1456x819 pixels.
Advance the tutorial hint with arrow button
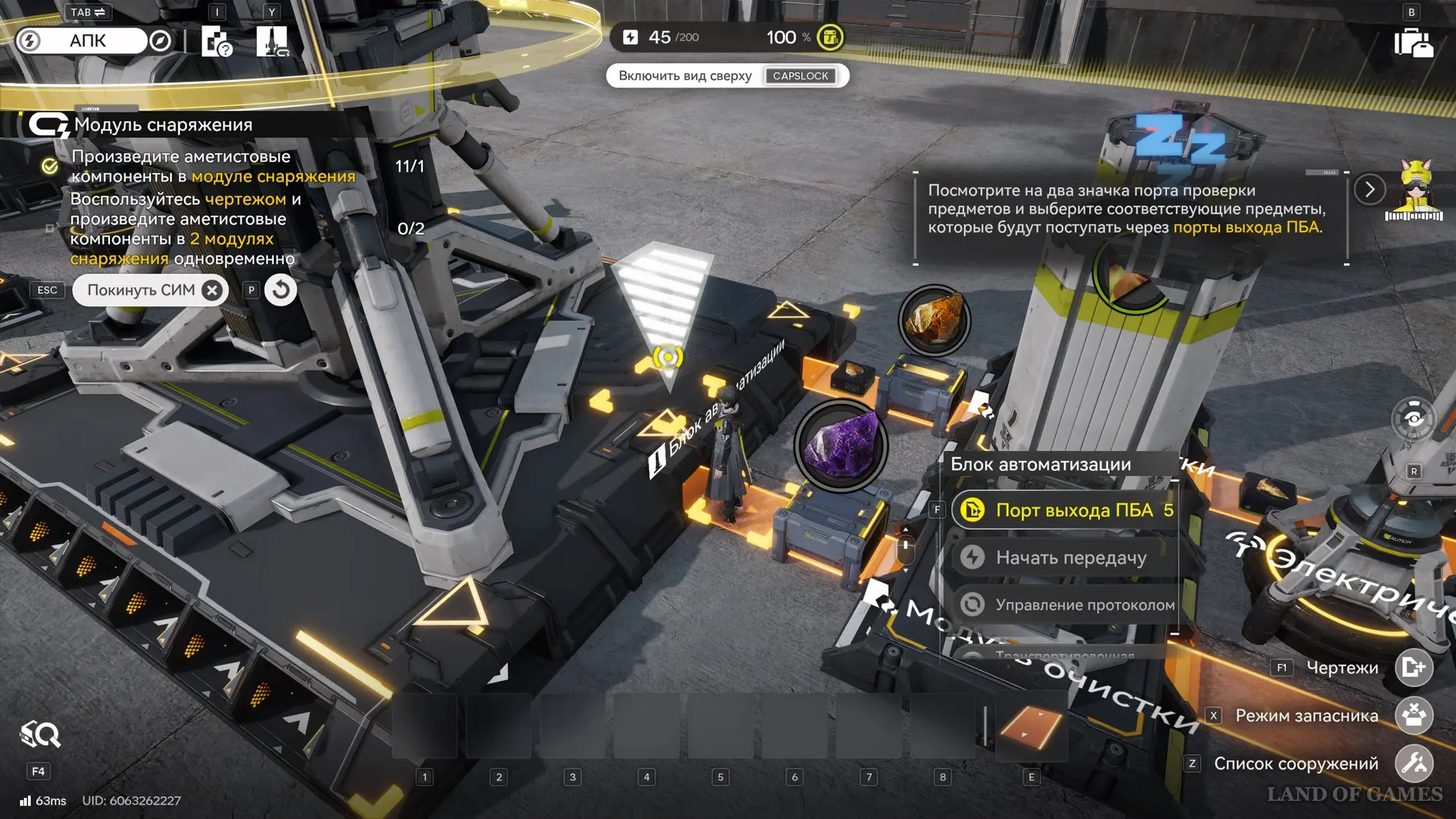(x=1369, y=190)
